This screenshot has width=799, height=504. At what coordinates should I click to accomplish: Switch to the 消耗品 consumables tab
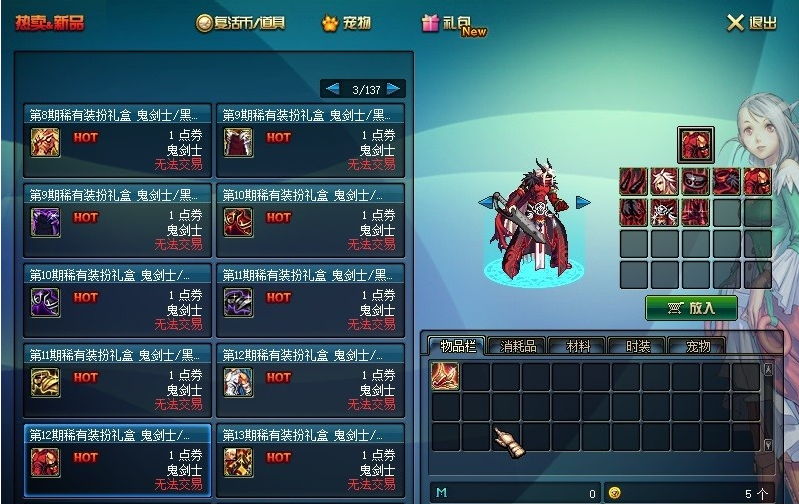point(517,346)
